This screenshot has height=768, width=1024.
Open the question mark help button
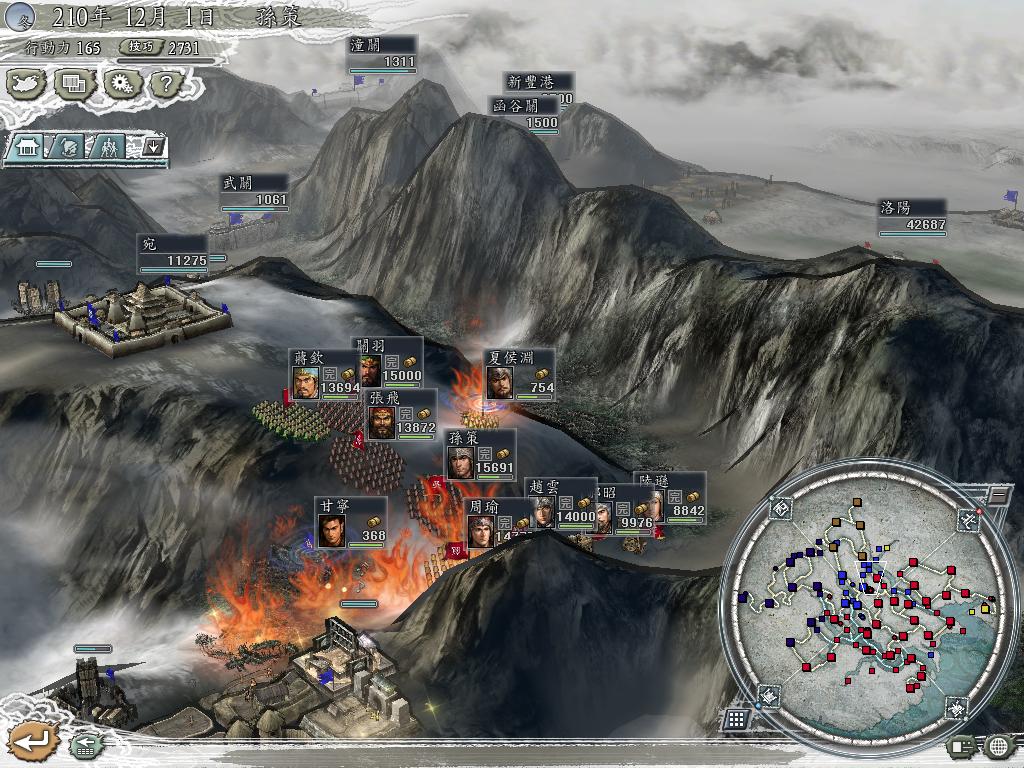click(x=165, y=83)
